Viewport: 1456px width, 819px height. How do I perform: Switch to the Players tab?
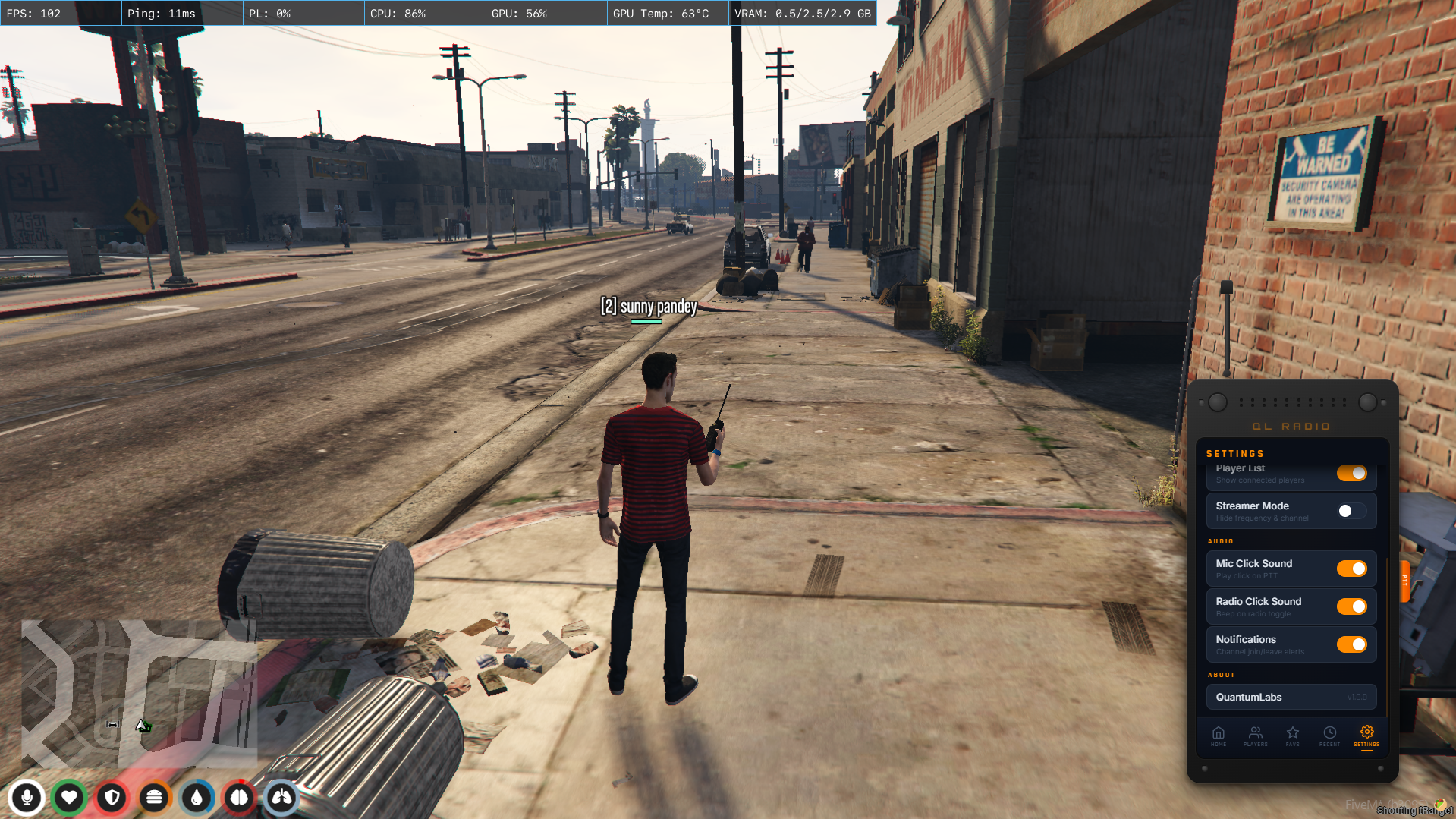pos(1255,736)
